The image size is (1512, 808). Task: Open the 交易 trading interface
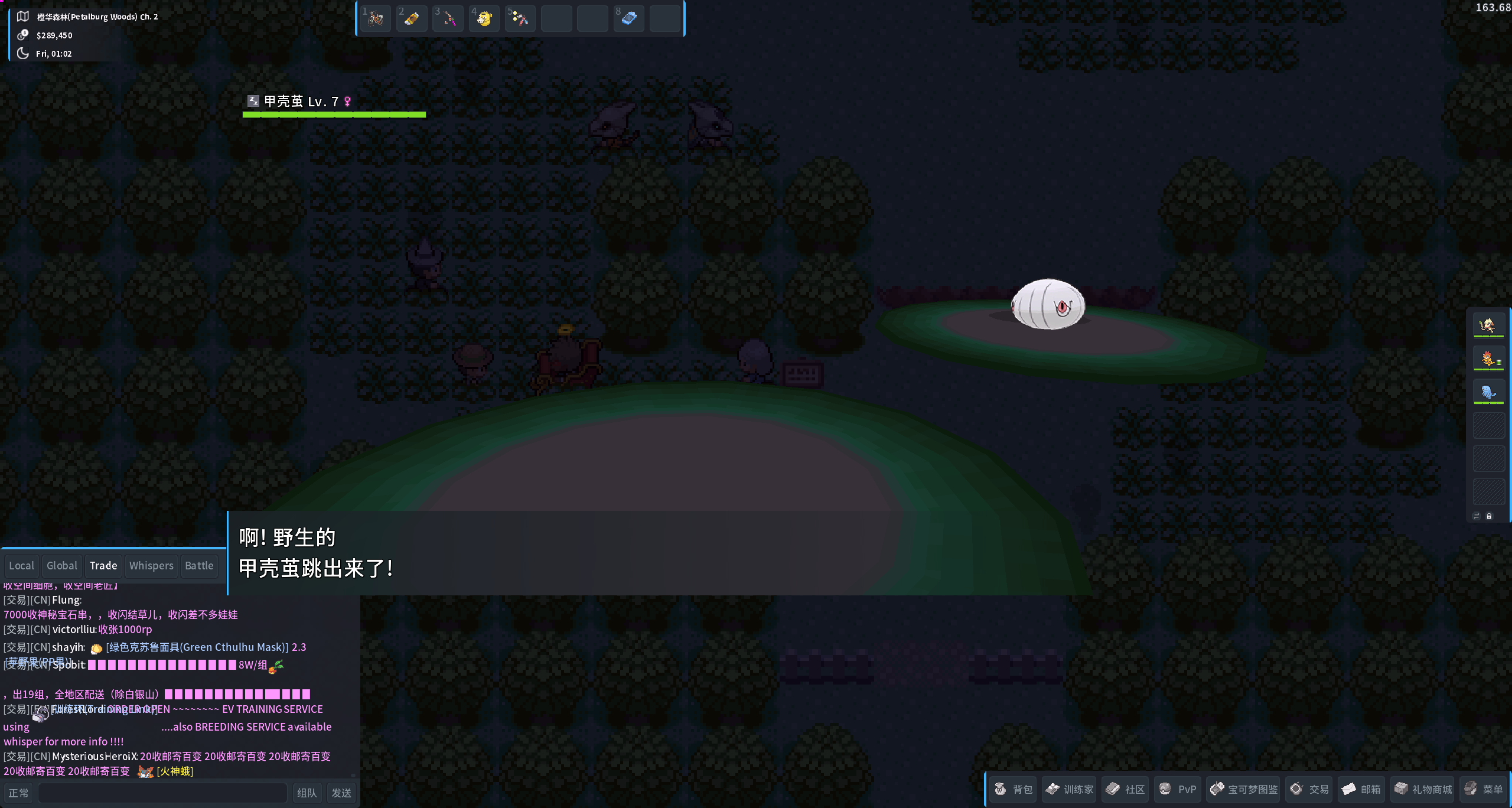(x=1309, y=789)
